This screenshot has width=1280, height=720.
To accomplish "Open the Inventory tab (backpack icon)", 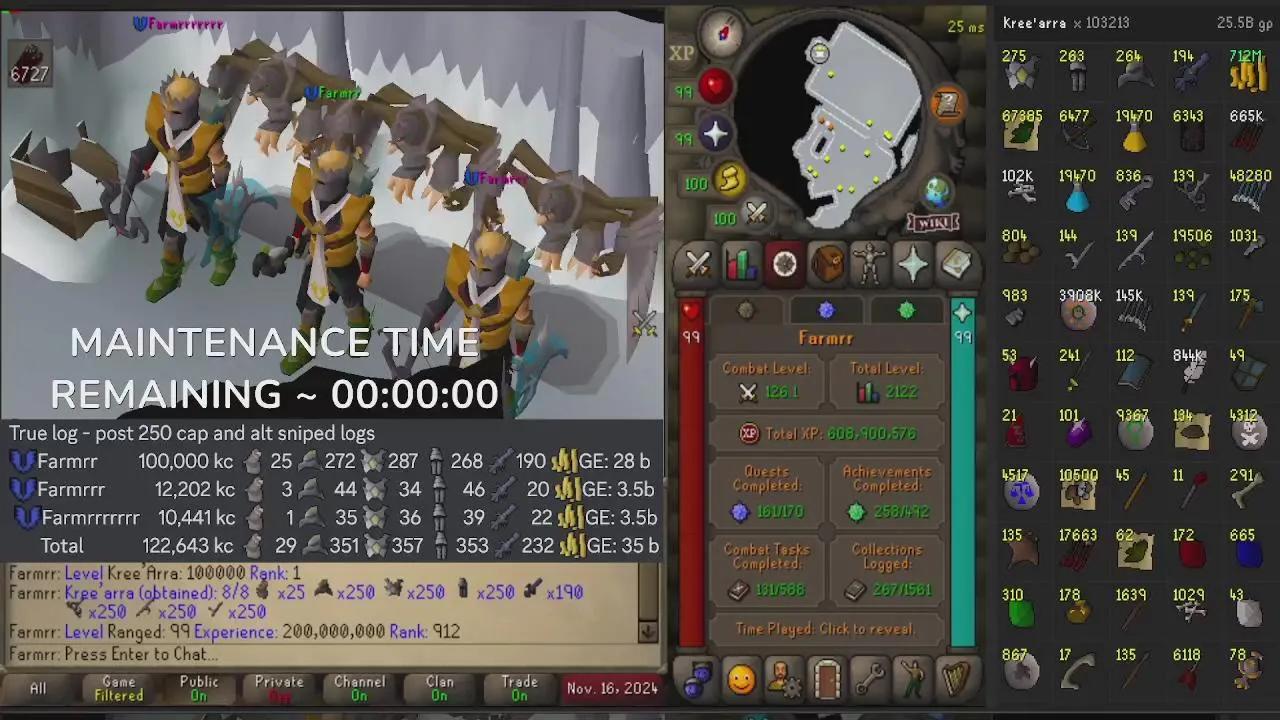I will 827,264.
